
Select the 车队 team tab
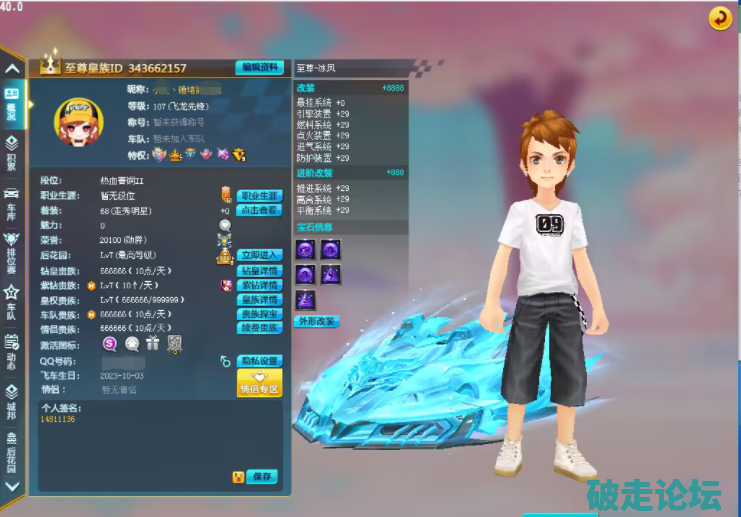pyautogui.click(x=11, y=299)
